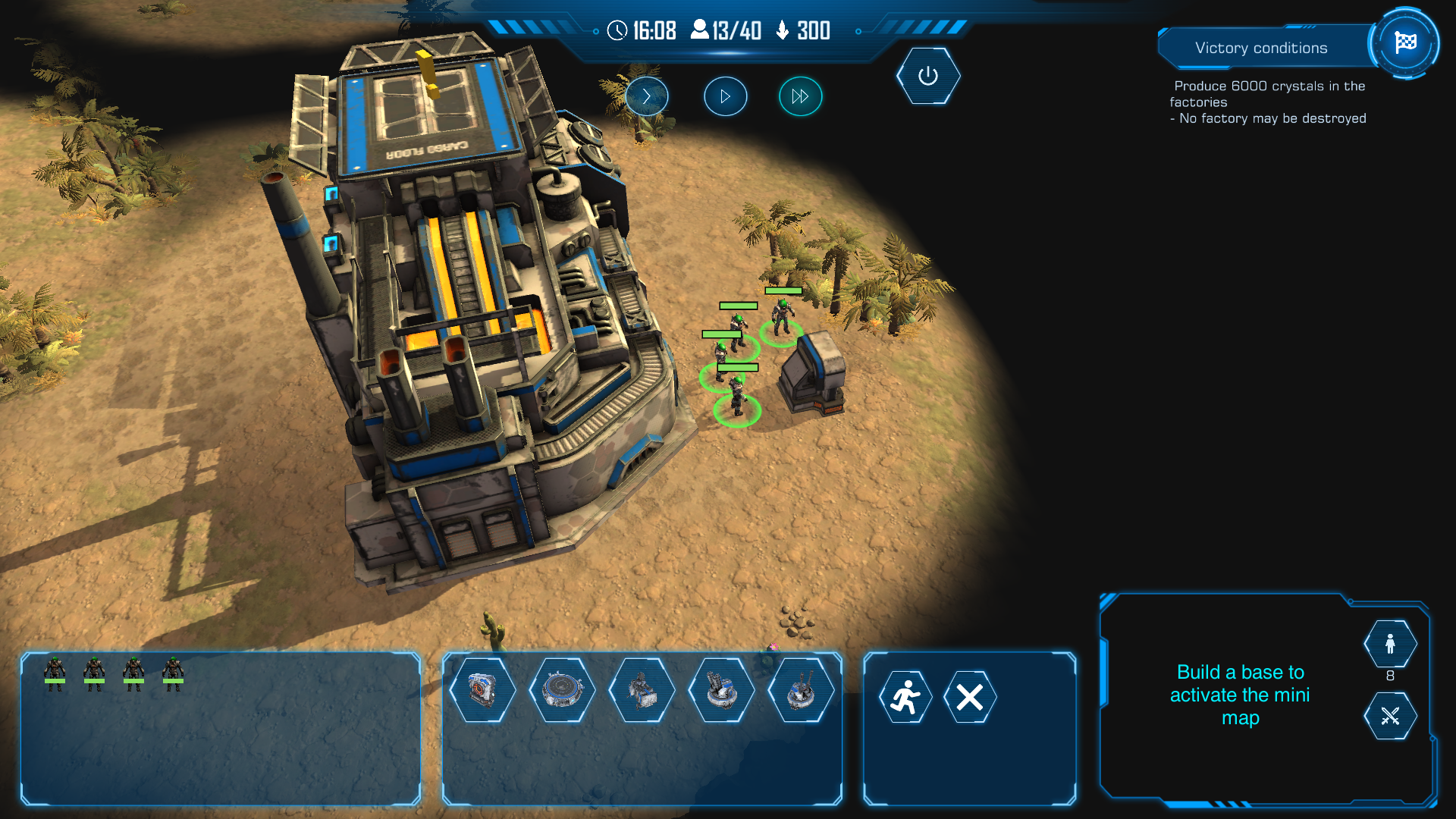Screen dimensions: 1456x819
Task: Switch to fast-forward game speed
Action: 800,96
